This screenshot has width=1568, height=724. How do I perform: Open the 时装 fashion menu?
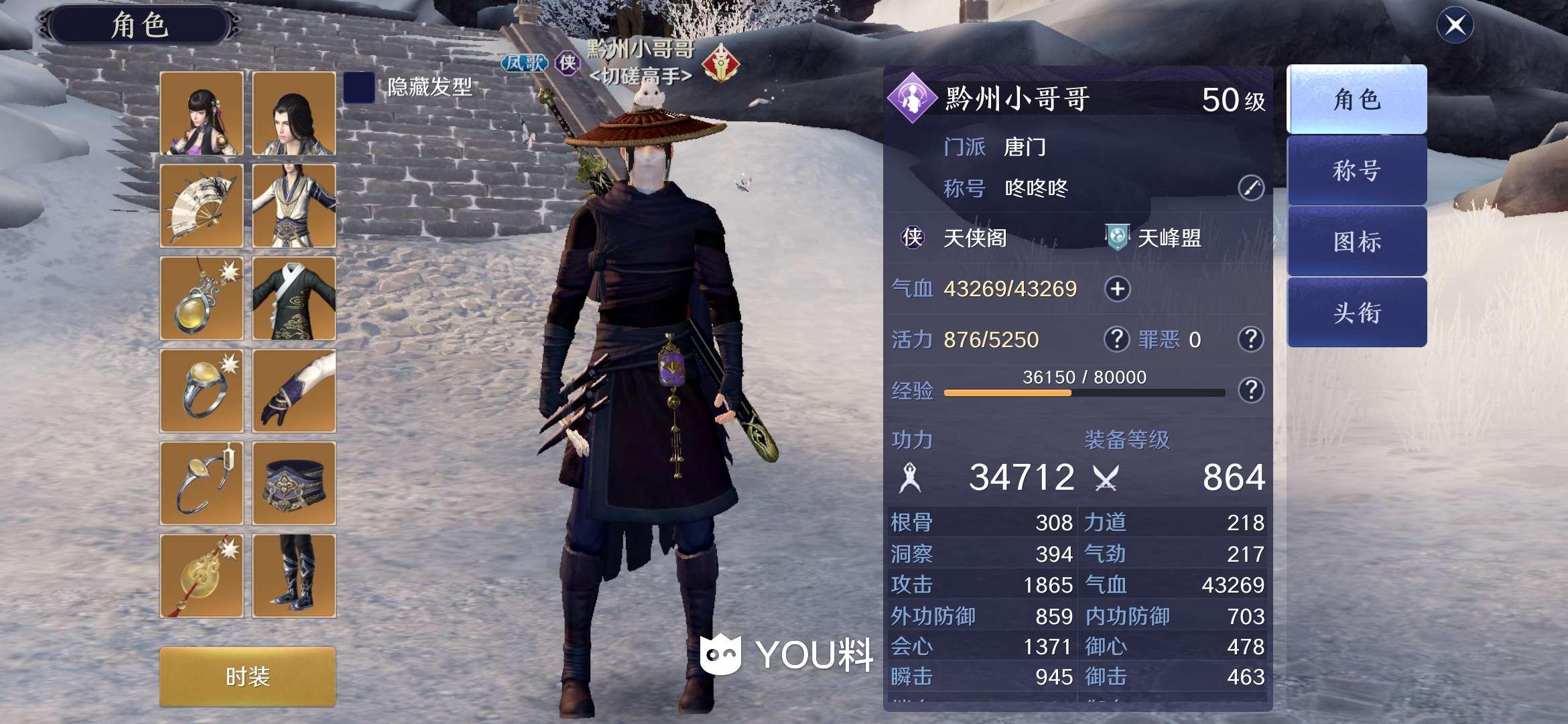pyautogui.click(x=247, y=676)
